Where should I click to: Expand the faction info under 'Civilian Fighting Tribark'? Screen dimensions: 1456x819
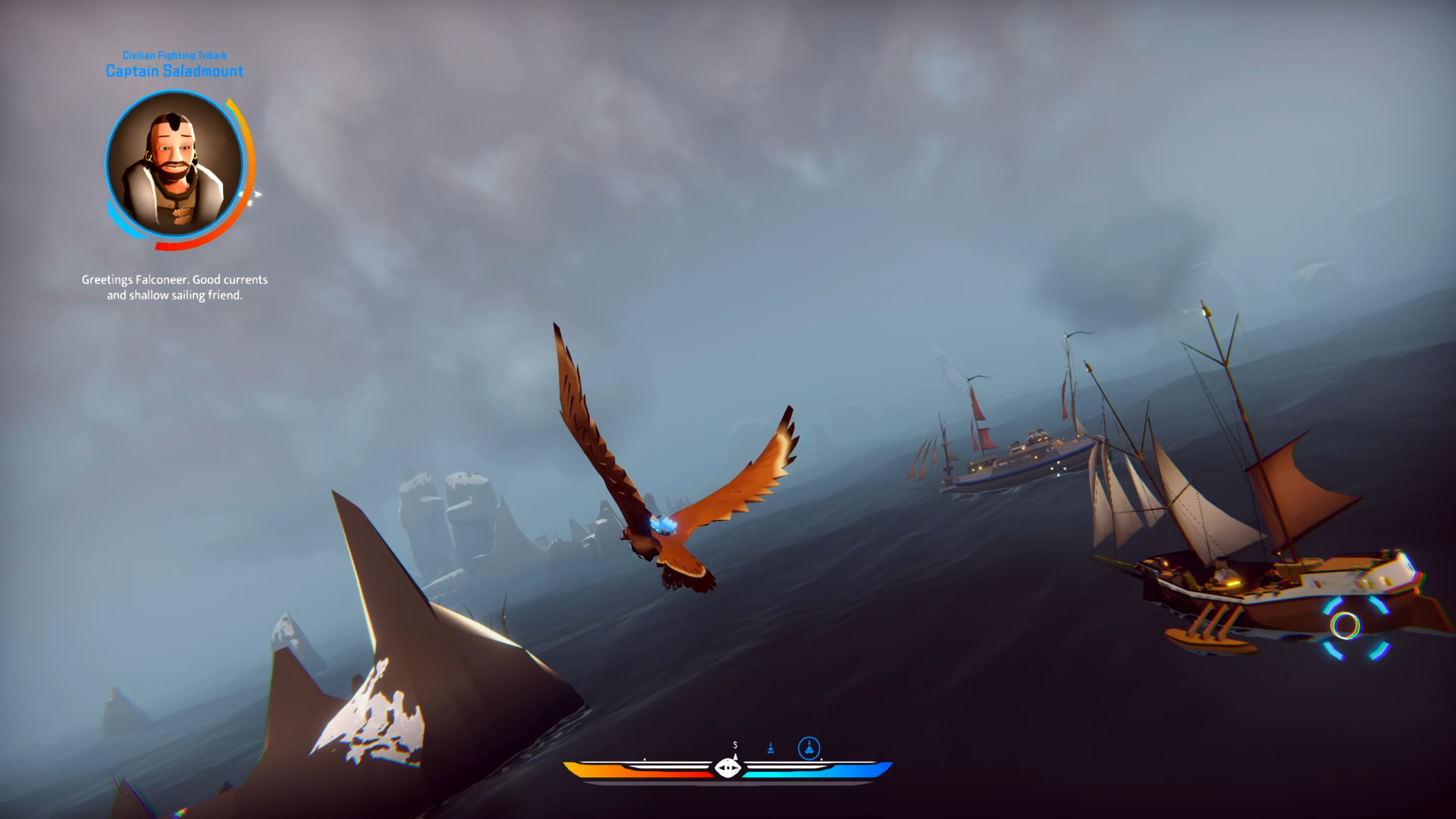175,56
